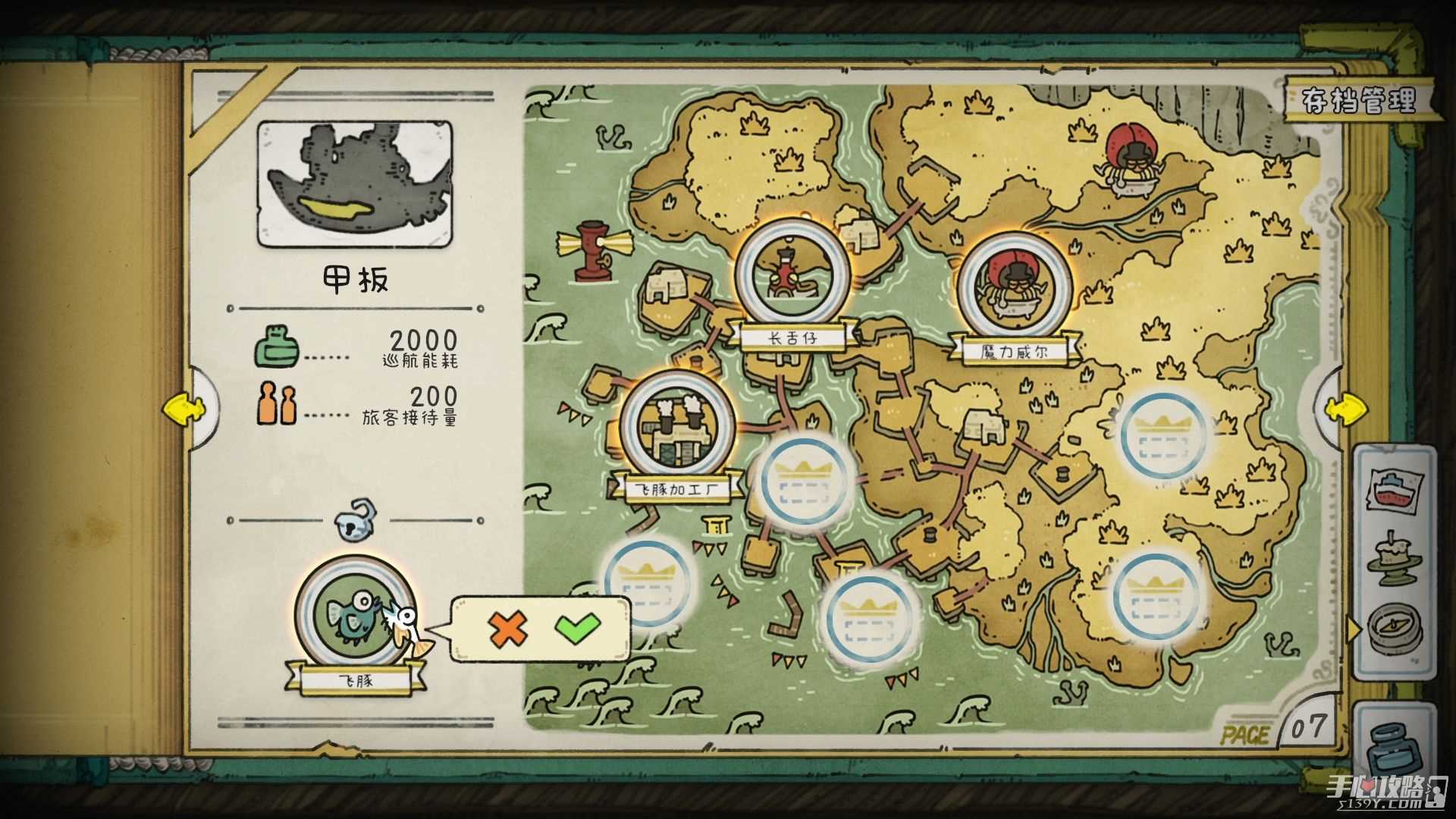Open the cake bookmark tab
The width and height of the screenshot is (1456, 819).
(x=1394, y=561)
